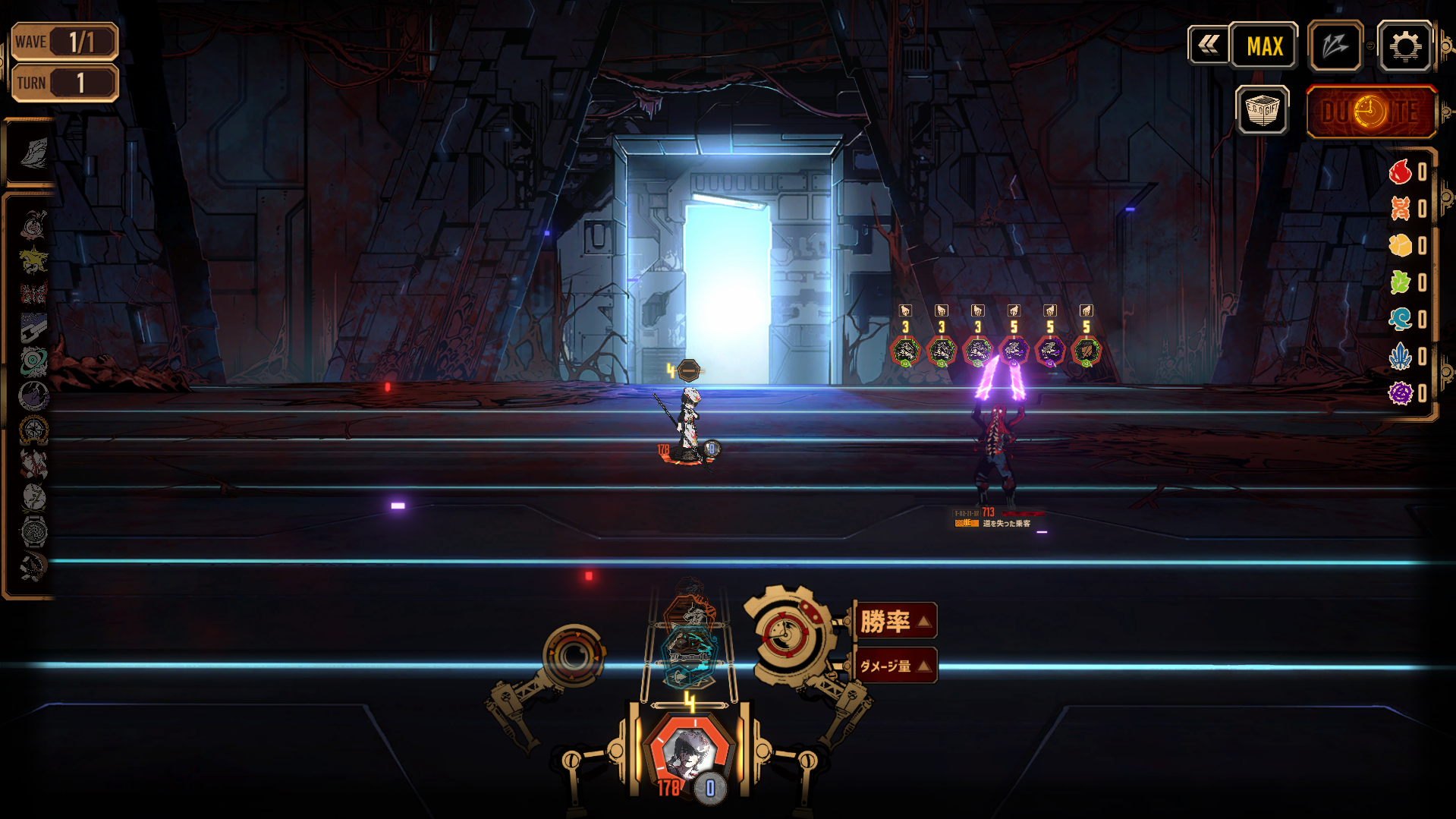Image resolution: width=1456 pixels, height=819 pixels.
Task: Click the hexagonal speed slot above the sinner
Action: pos(688,370)
